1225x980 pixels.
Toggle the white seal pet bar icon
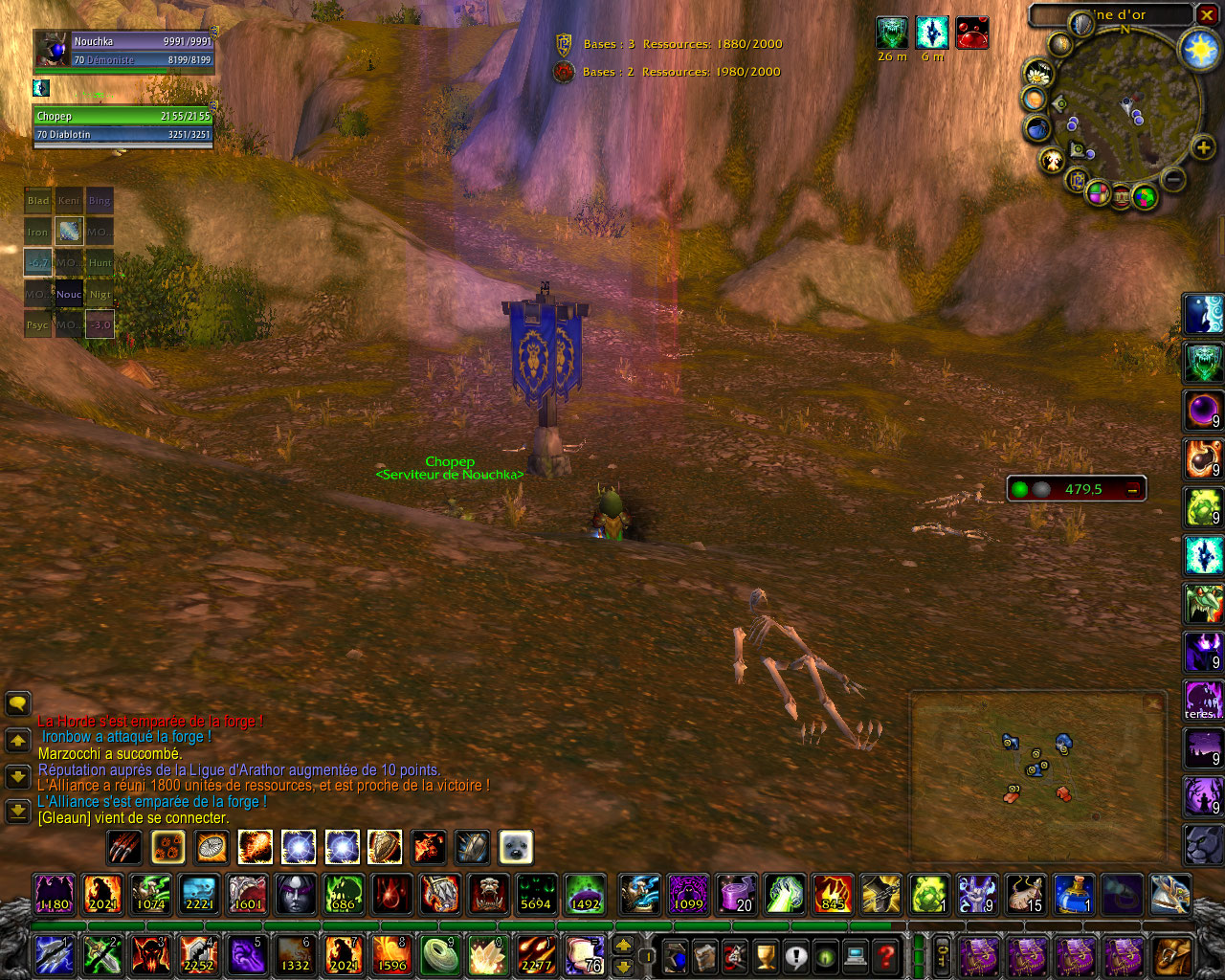point(516,847)
